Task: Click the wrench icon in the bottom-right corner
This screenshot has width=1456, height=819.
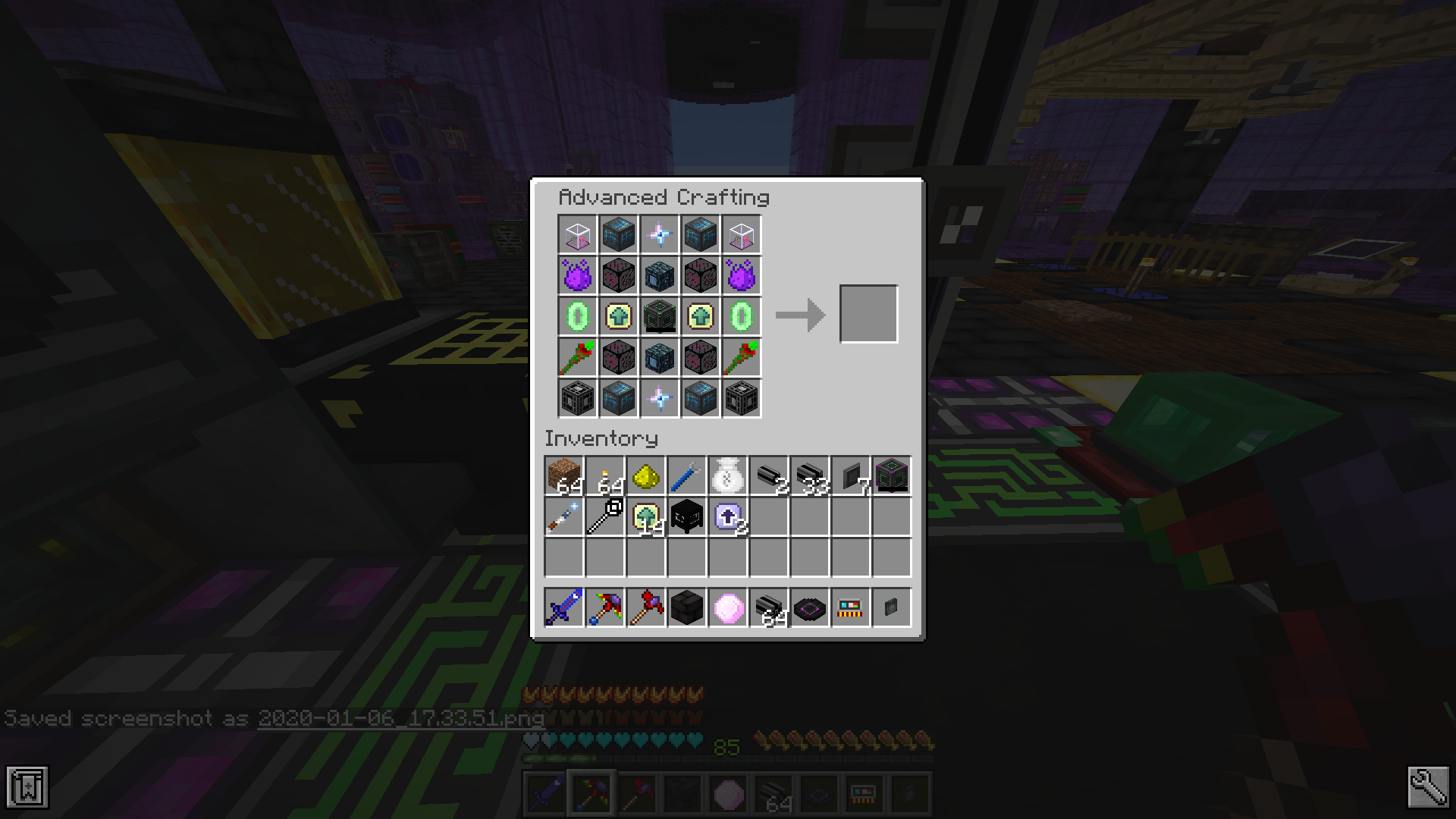Action: tap(1429, 789)
